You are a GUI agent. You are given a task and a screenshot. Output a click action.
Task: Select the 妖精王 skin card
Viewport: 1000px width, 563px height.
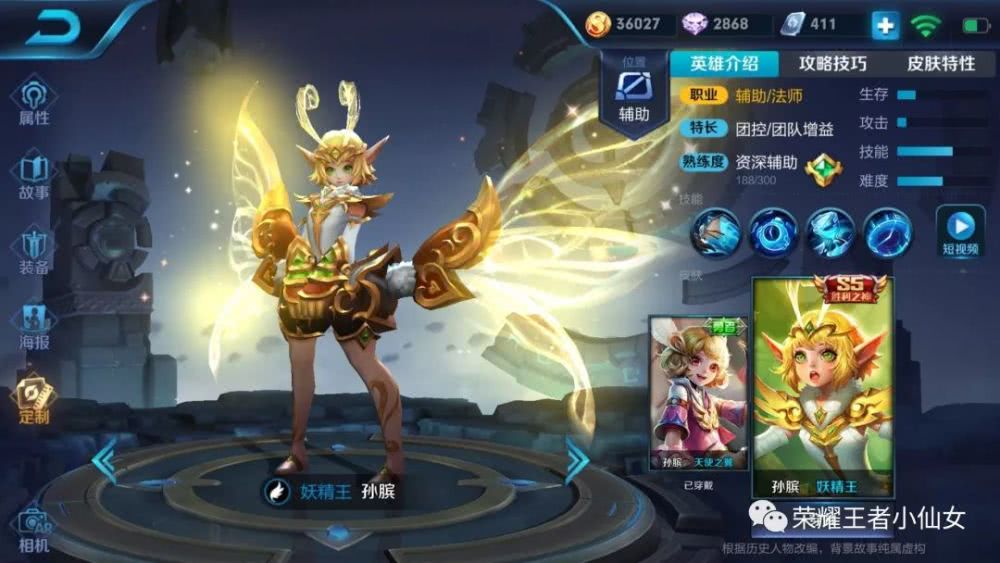pyautogui.click(x=822, y=388)
